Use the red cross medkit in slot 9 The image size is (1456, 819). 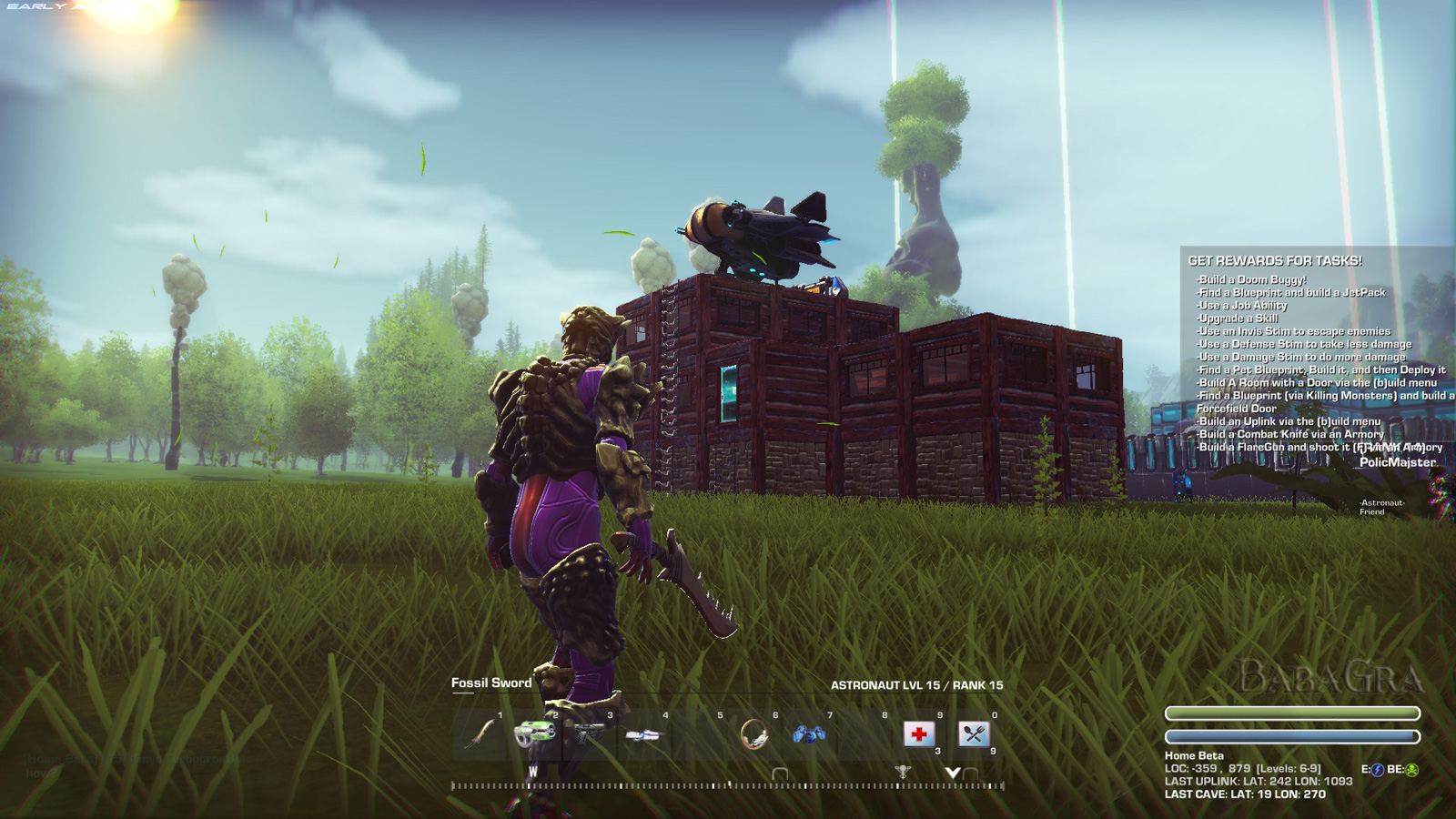[918, 733]
